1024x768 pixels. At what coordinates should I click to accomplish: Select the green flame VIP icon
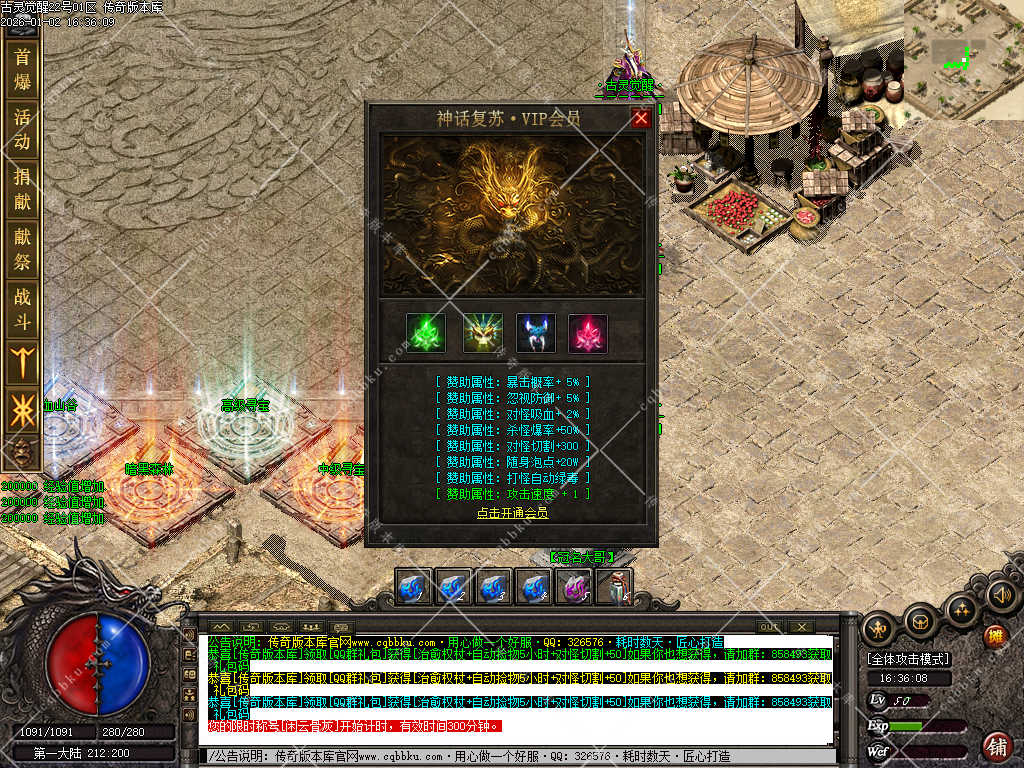426,333
